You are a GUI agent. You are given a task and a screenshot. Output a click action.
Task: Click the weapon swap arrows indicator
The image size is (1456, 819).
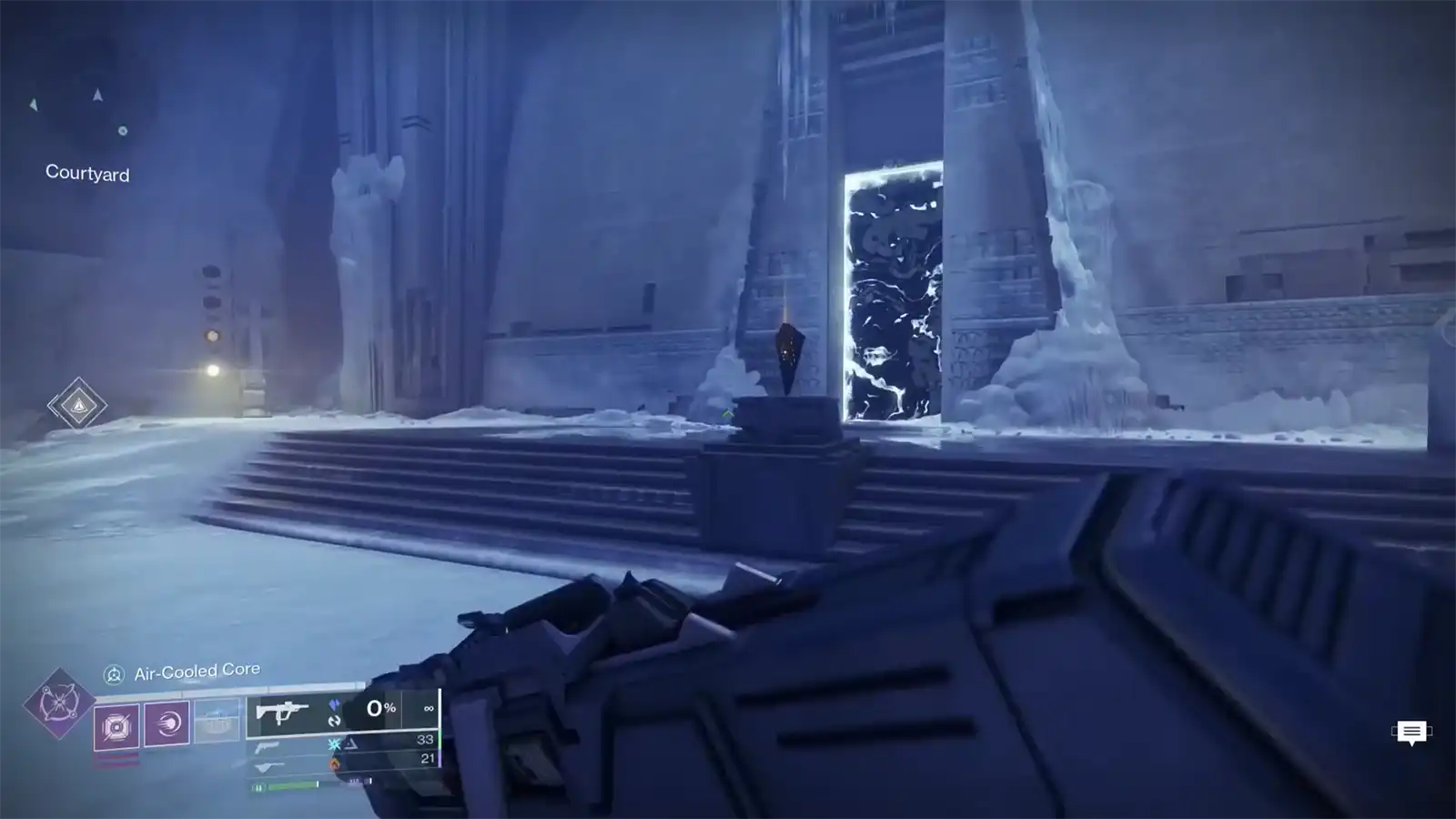point(333,722)
